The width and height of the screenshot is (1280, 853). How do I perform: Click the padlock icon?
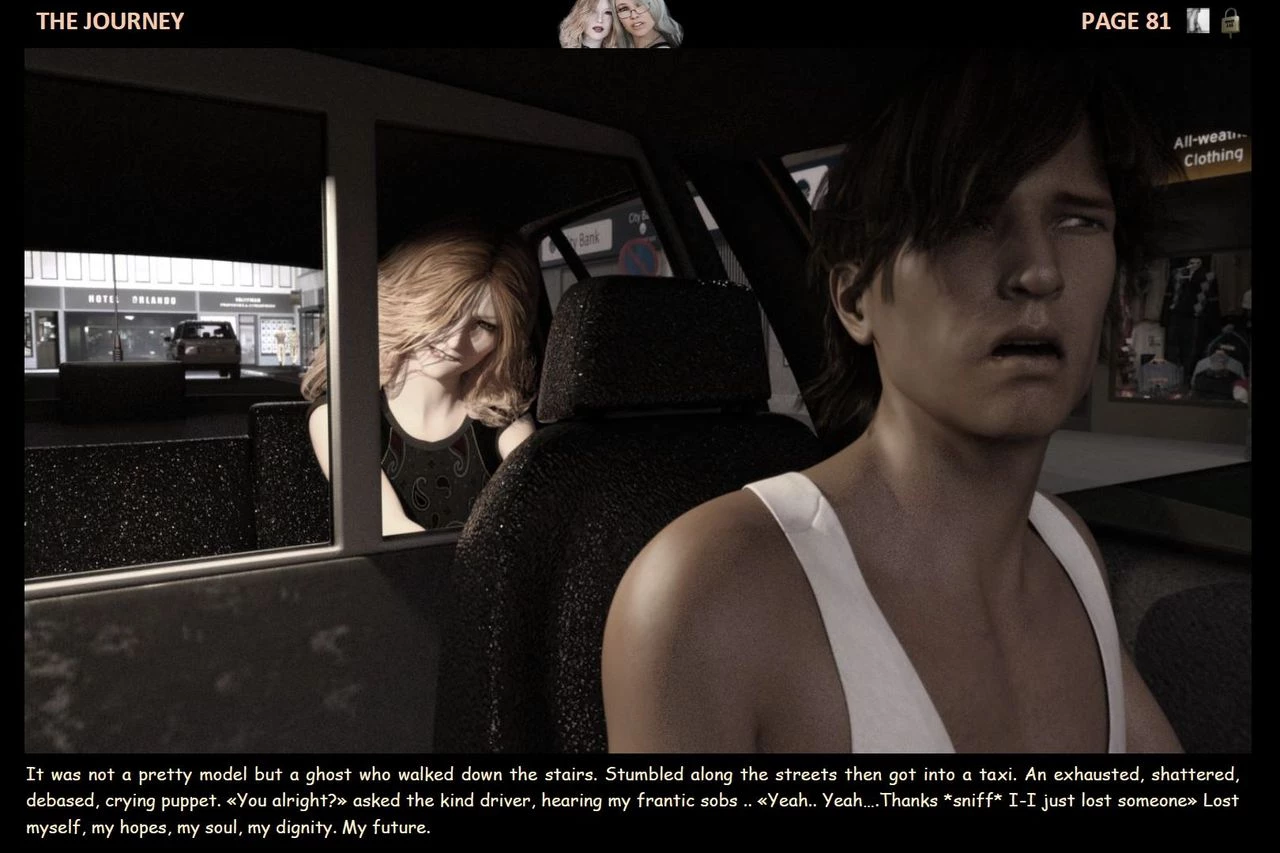(1231, 22)
